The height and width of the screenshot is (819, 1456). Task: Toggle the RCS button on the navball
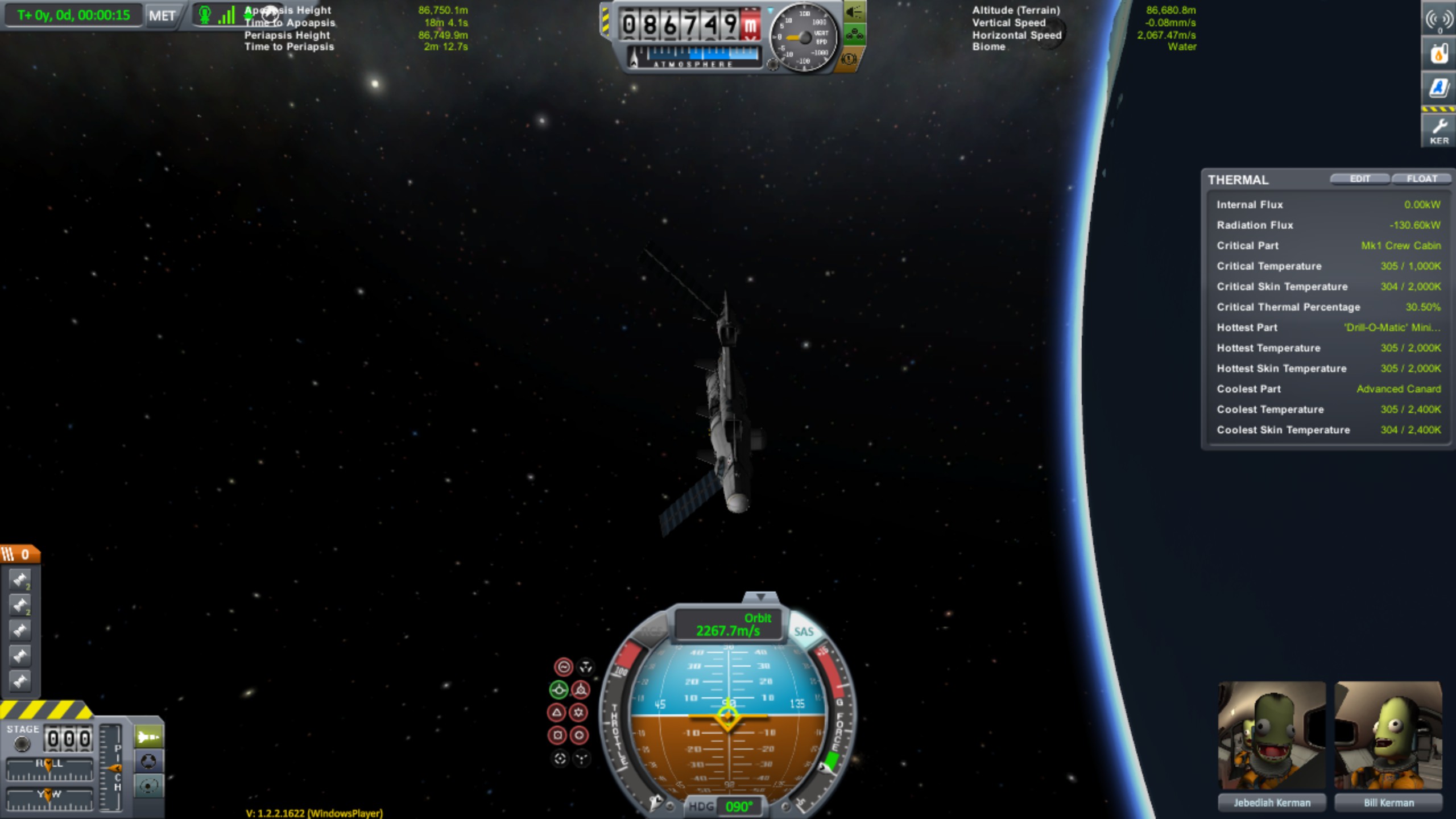point(652,631)
